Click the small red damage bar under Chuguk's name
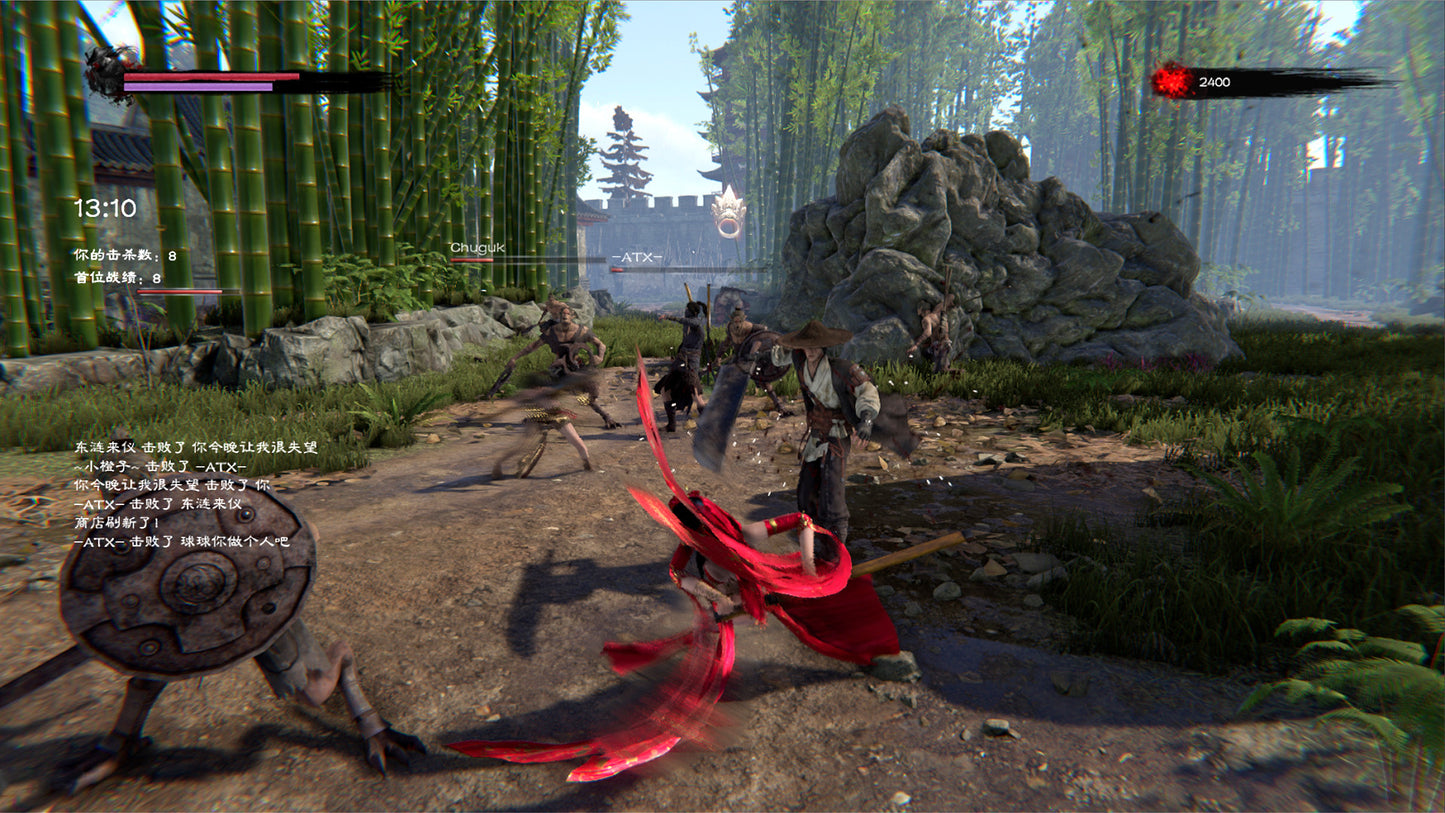The image size is (1445, 813). (470, 259)
